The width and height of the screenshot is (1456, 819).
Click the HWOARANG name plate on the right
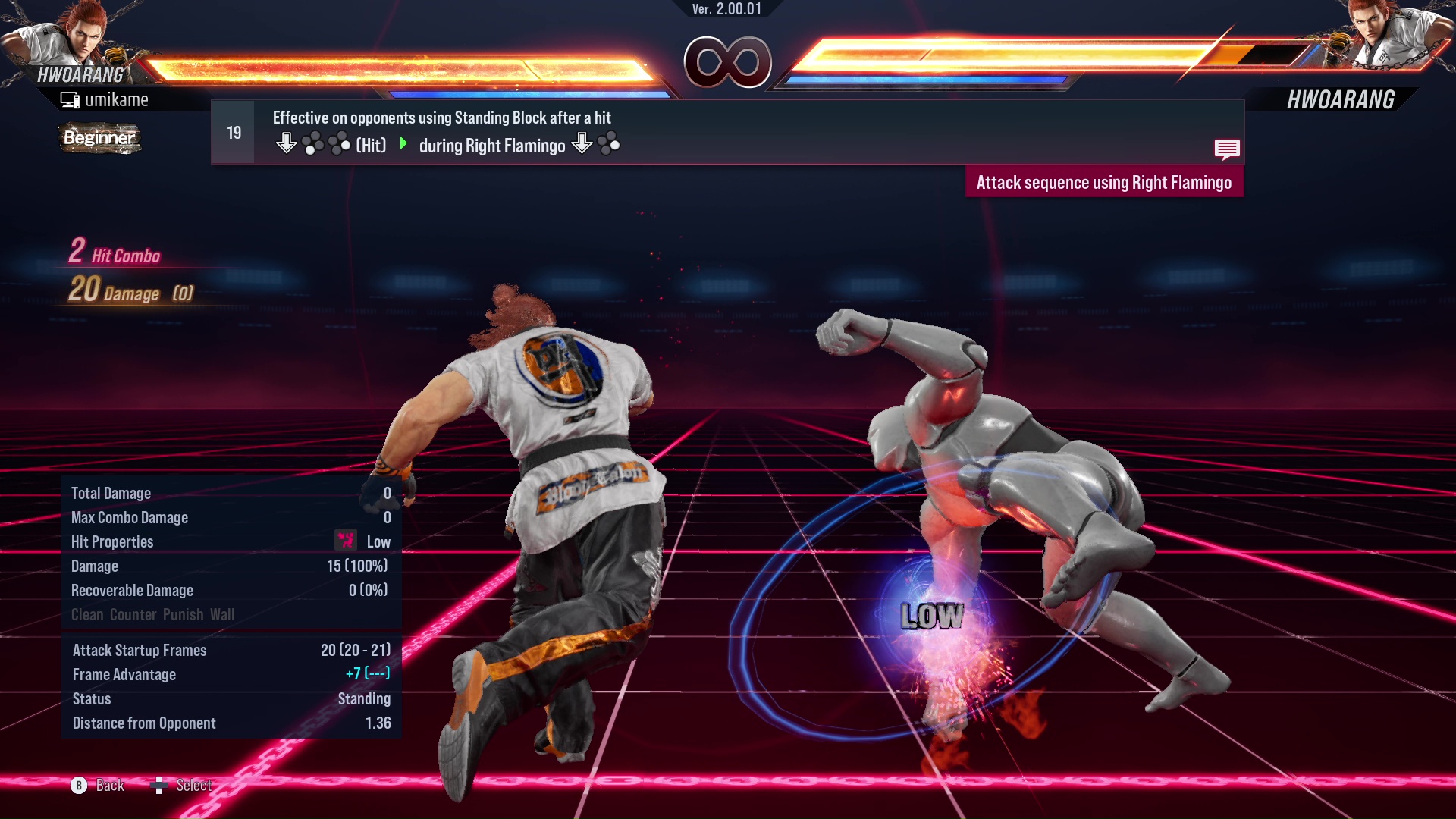click(x=1341, y=97)
